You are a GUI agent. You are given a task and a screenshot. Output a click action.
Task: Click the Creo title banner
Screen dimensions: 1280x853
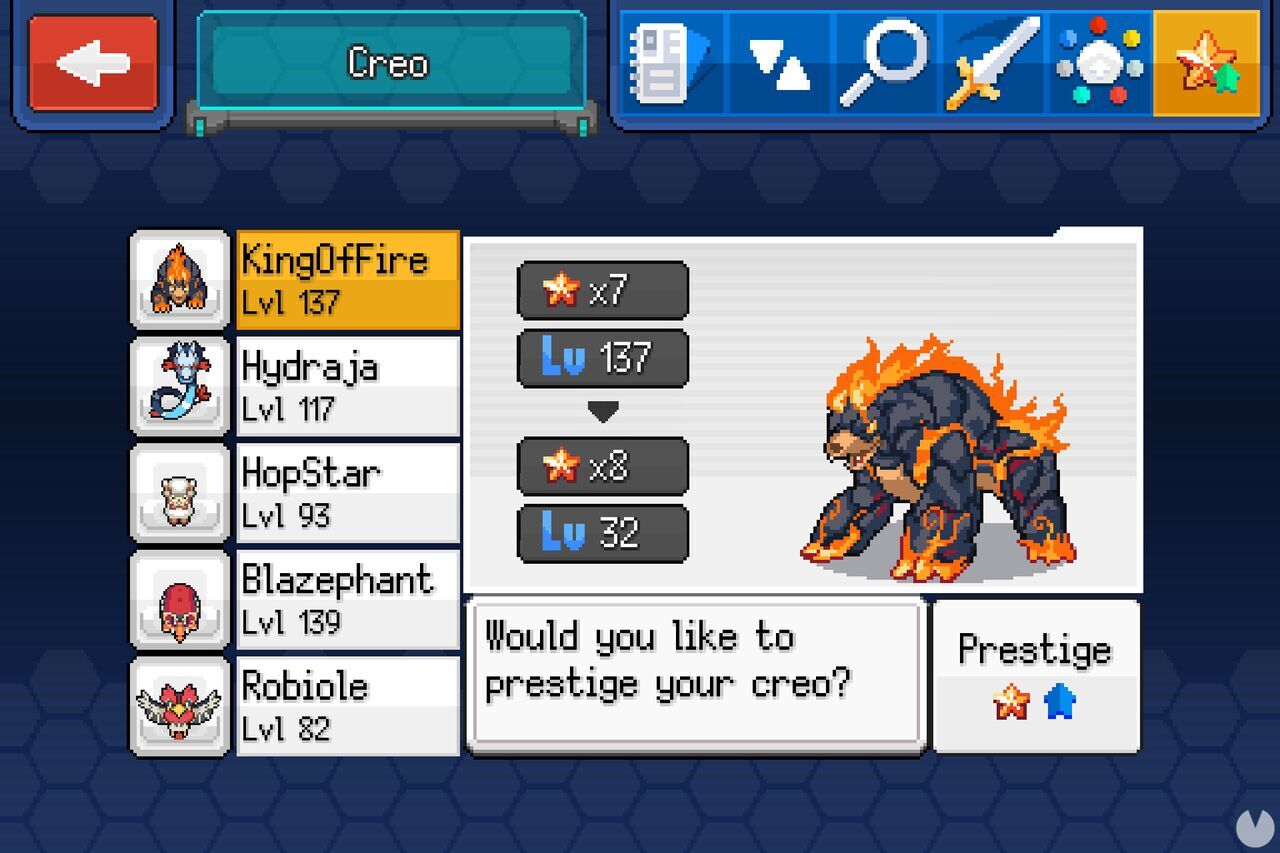tap(390, 62)
